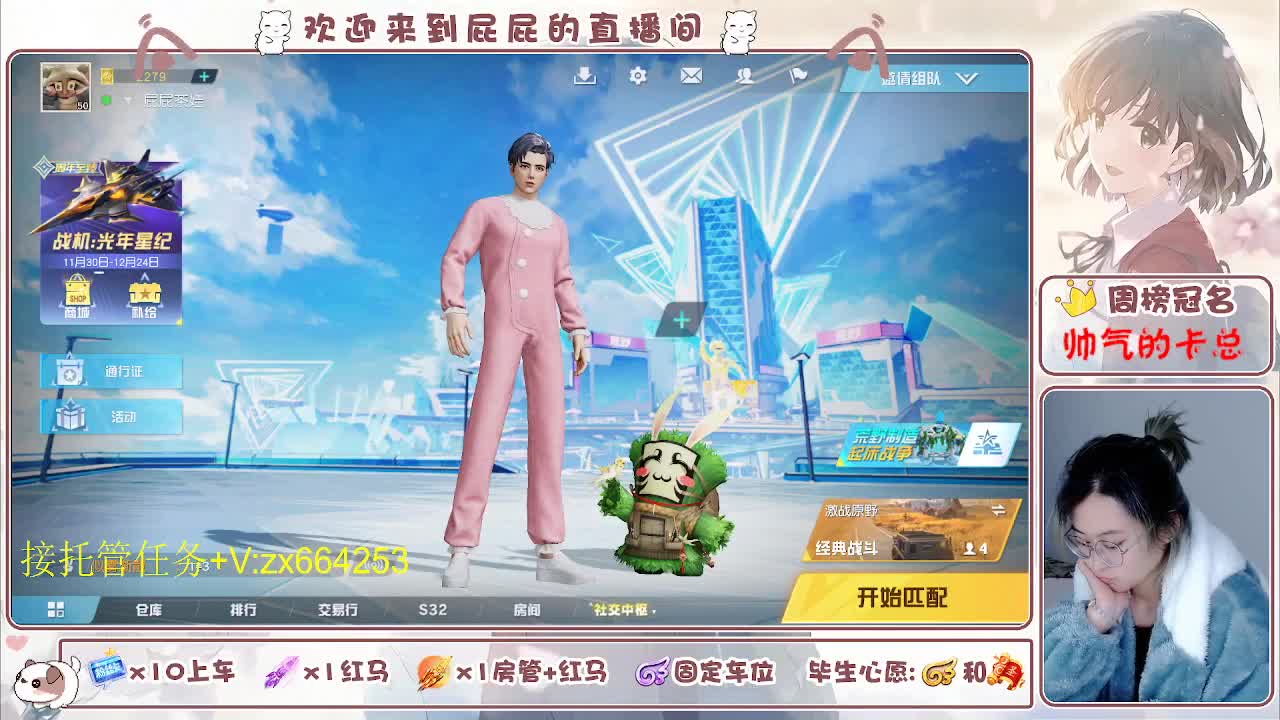Viewport: 1280px width, 720px height.
Task: Click the flag icon on the top toolbar
Action: click(x=796, y=75)
